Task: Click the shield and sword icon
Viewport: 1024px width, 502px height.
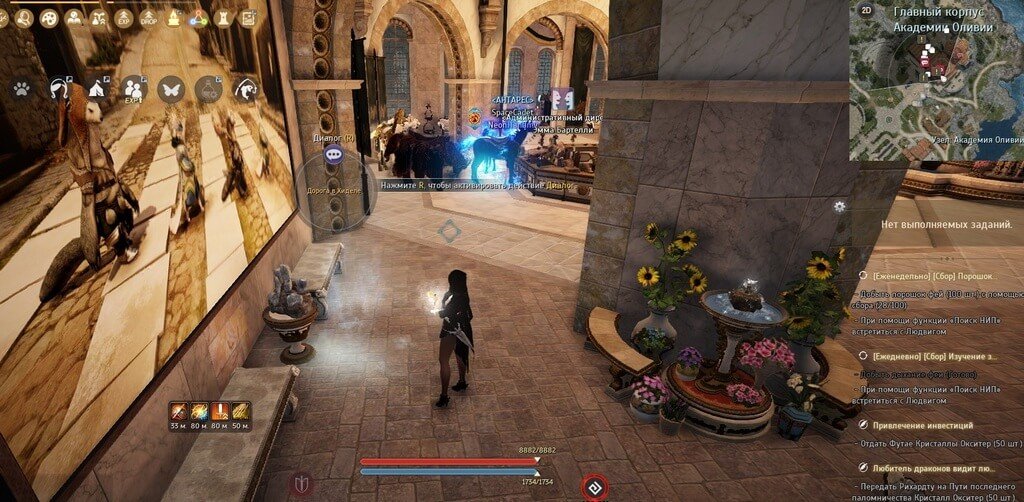Action: point(301,485)
